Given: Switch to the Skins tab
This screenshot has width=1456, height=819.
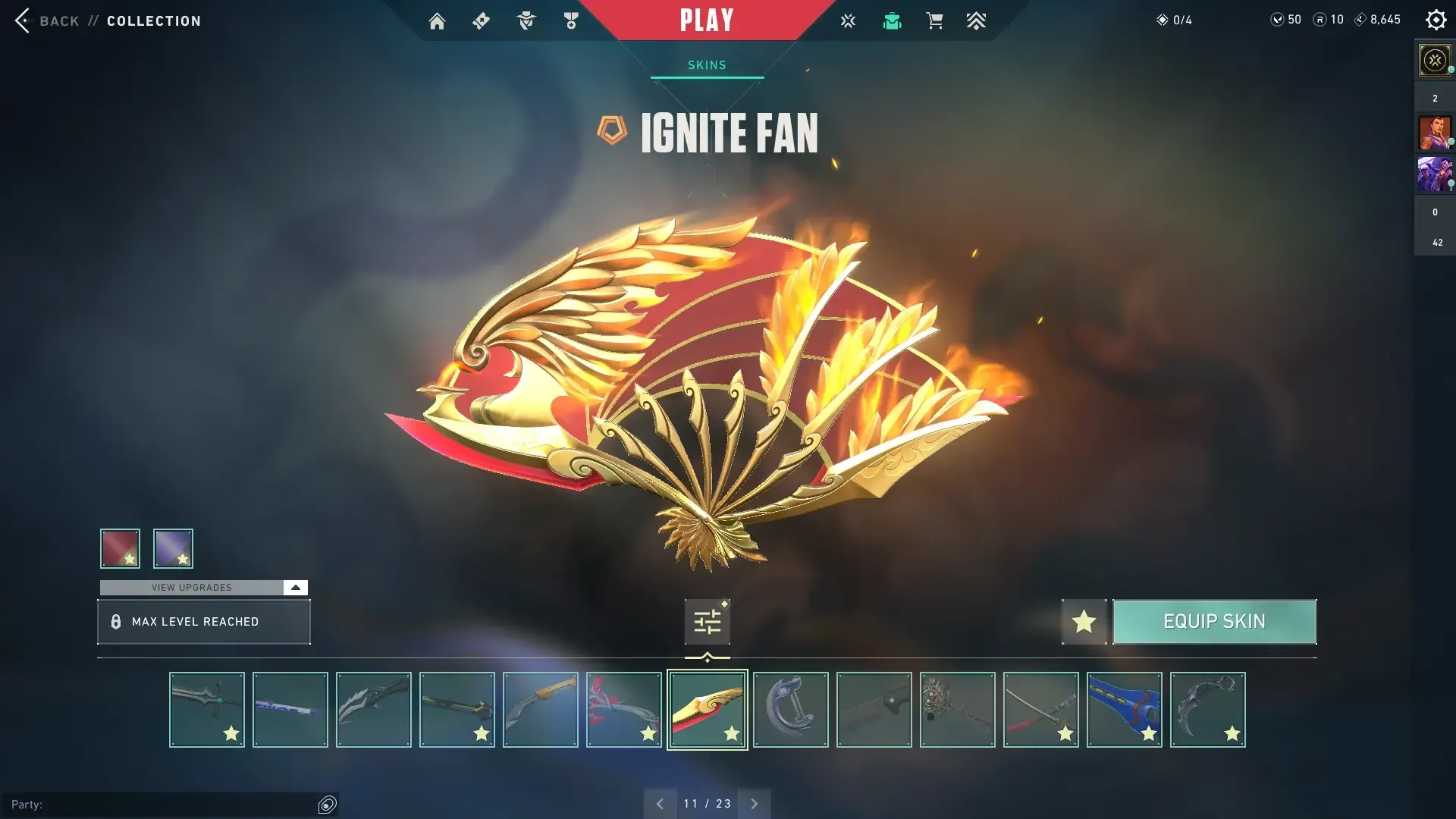Looking at the screenshot, I should 706,64.
